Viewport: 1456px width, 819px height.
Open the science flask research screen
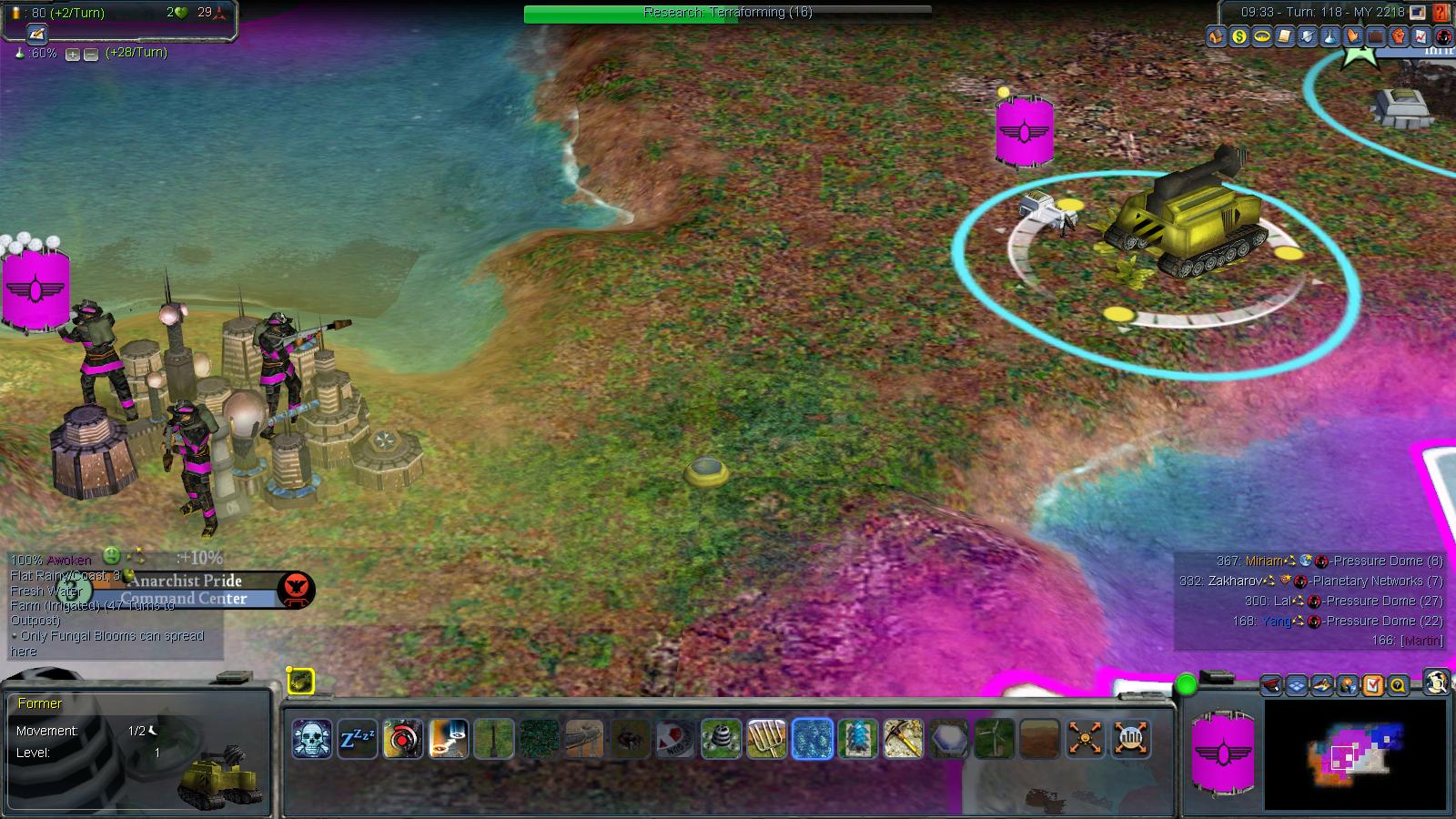(x=1330, y=36)
